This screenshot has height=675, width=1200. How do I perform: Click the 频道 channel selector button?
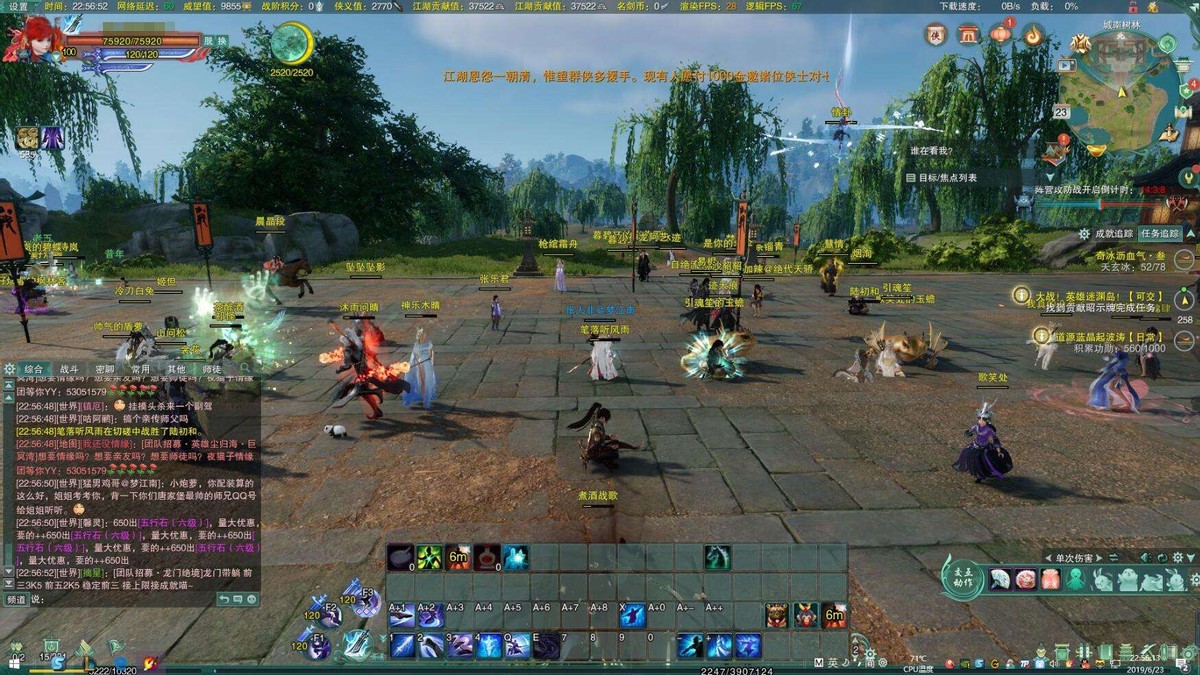click(16, 599)
